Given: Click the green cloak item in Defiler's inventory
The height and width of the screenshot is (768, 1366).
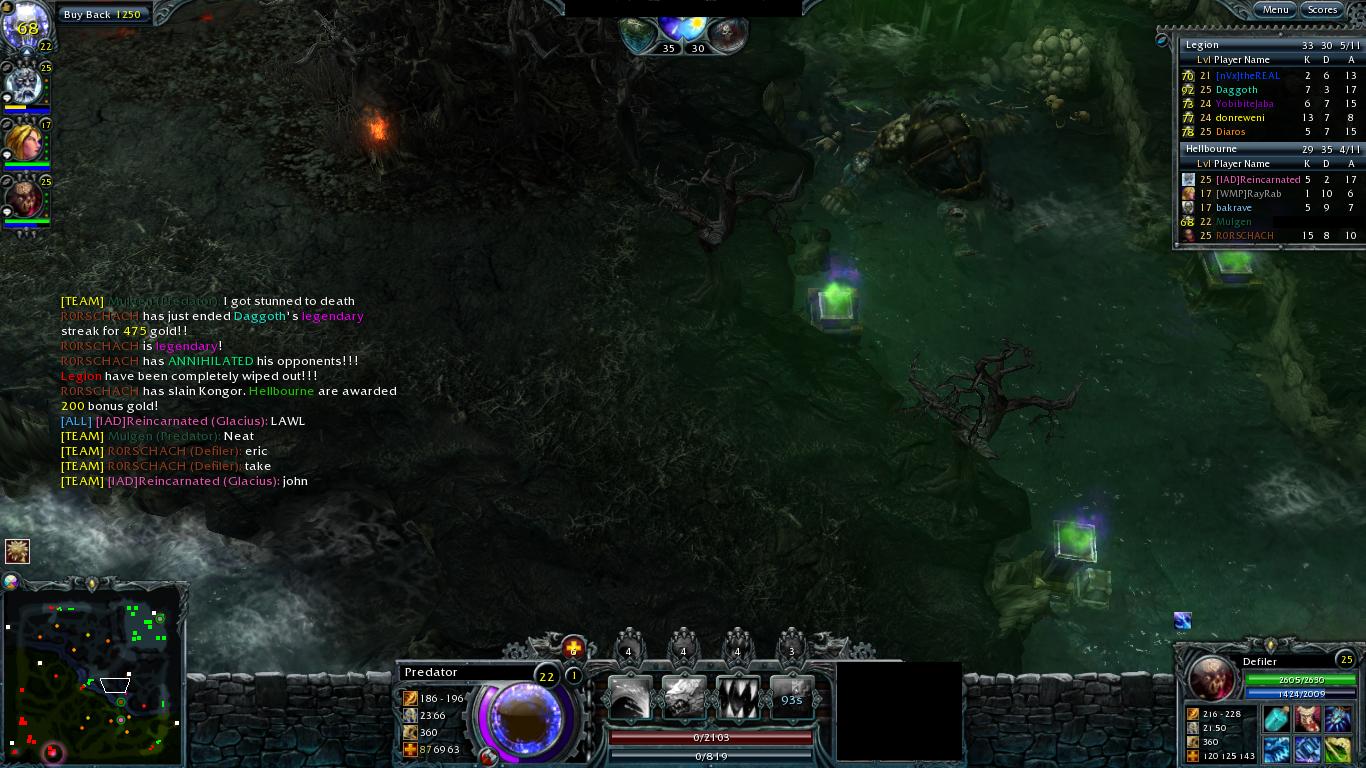Looking at the screenshot, I should tap(1337, 750).
